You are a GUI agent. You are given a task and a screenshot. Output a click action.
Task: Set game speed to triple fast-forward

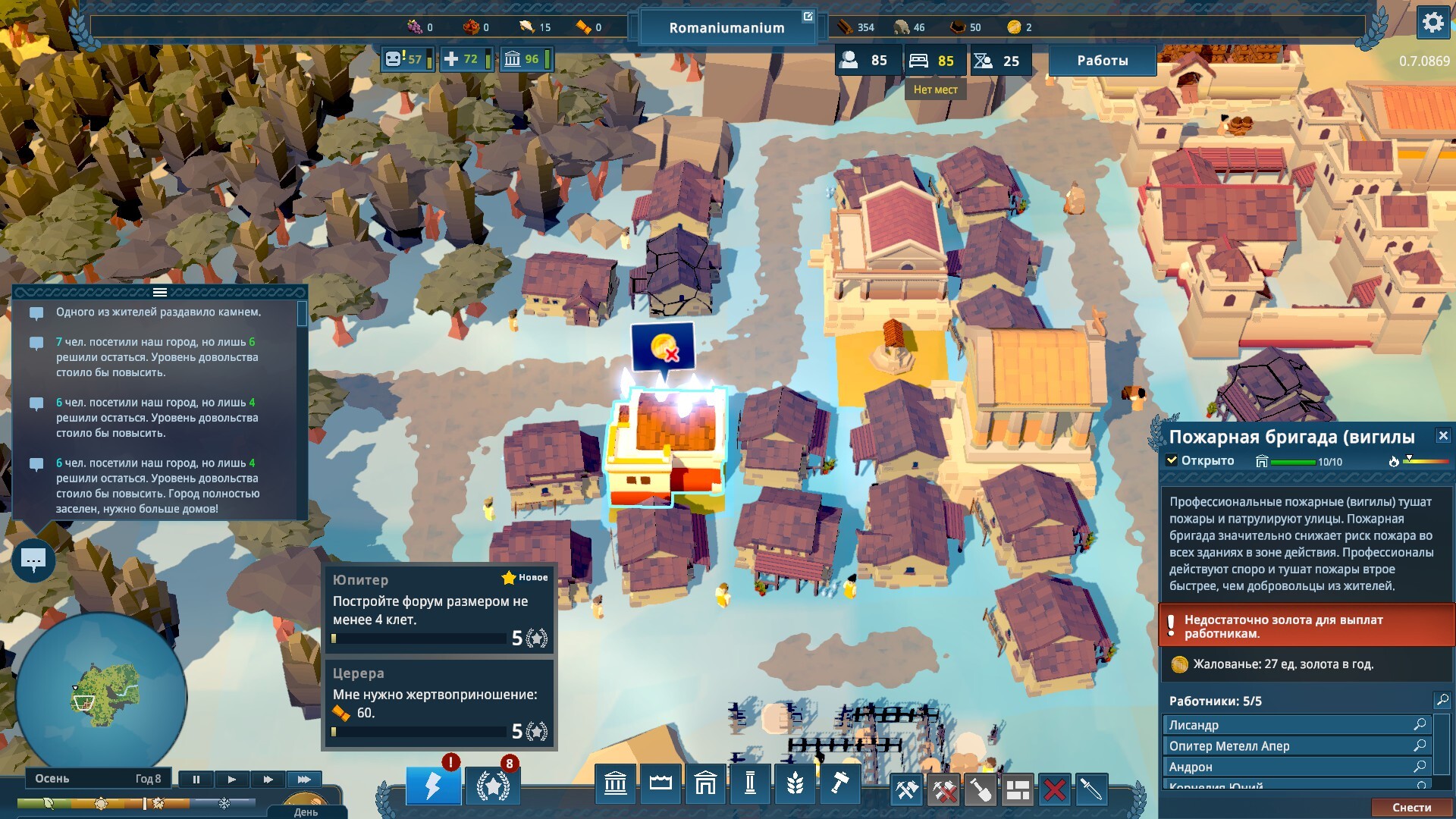click(x=304, y=779)
